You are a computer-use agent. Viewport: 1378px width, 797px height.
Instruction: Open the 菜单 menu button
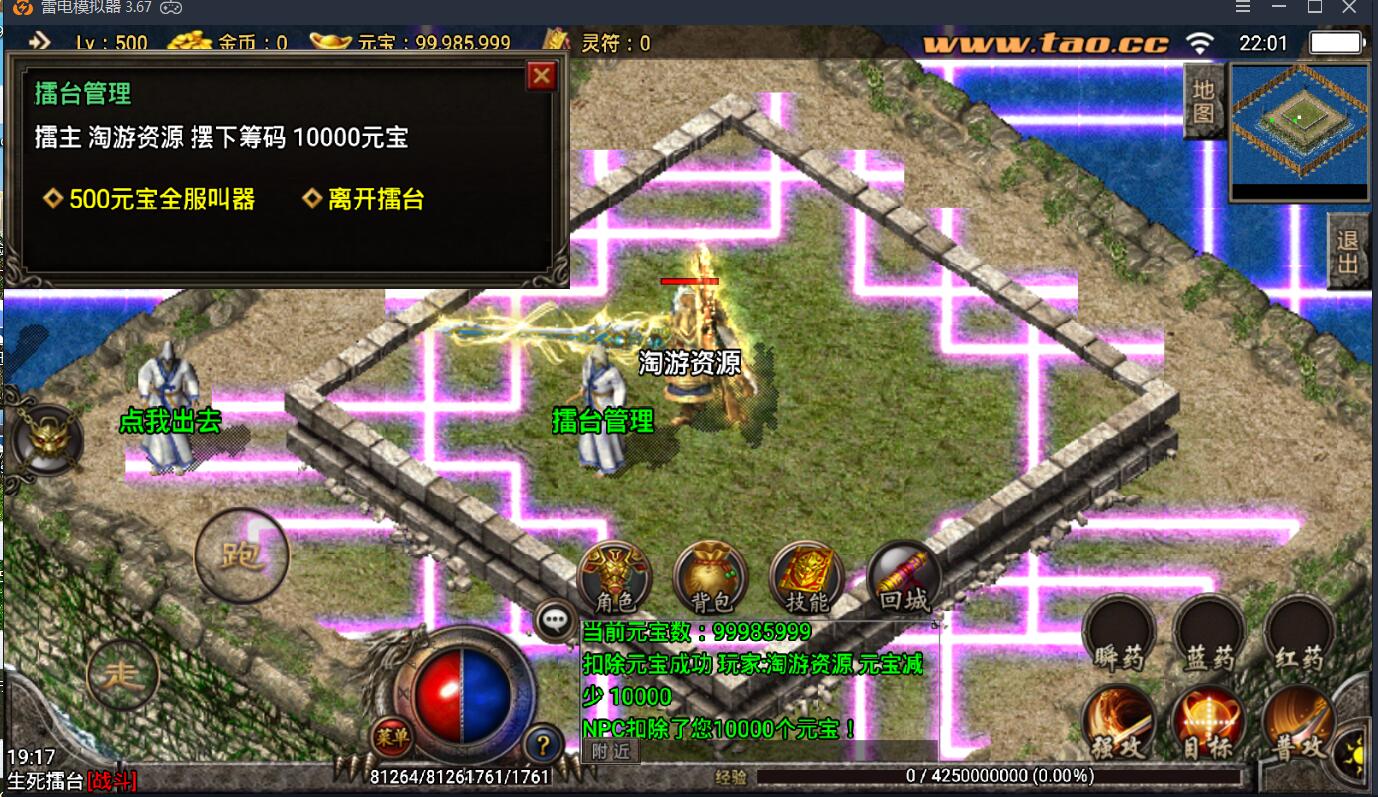[x=393, y=738]
